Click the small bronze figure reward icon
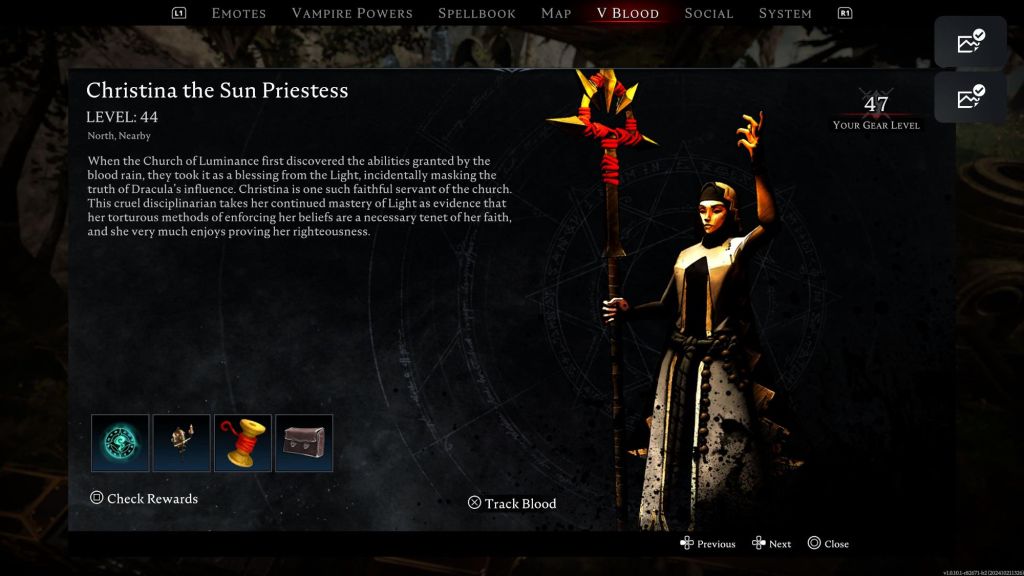This screenshot has height=576, width=1024. coord(182,443)
